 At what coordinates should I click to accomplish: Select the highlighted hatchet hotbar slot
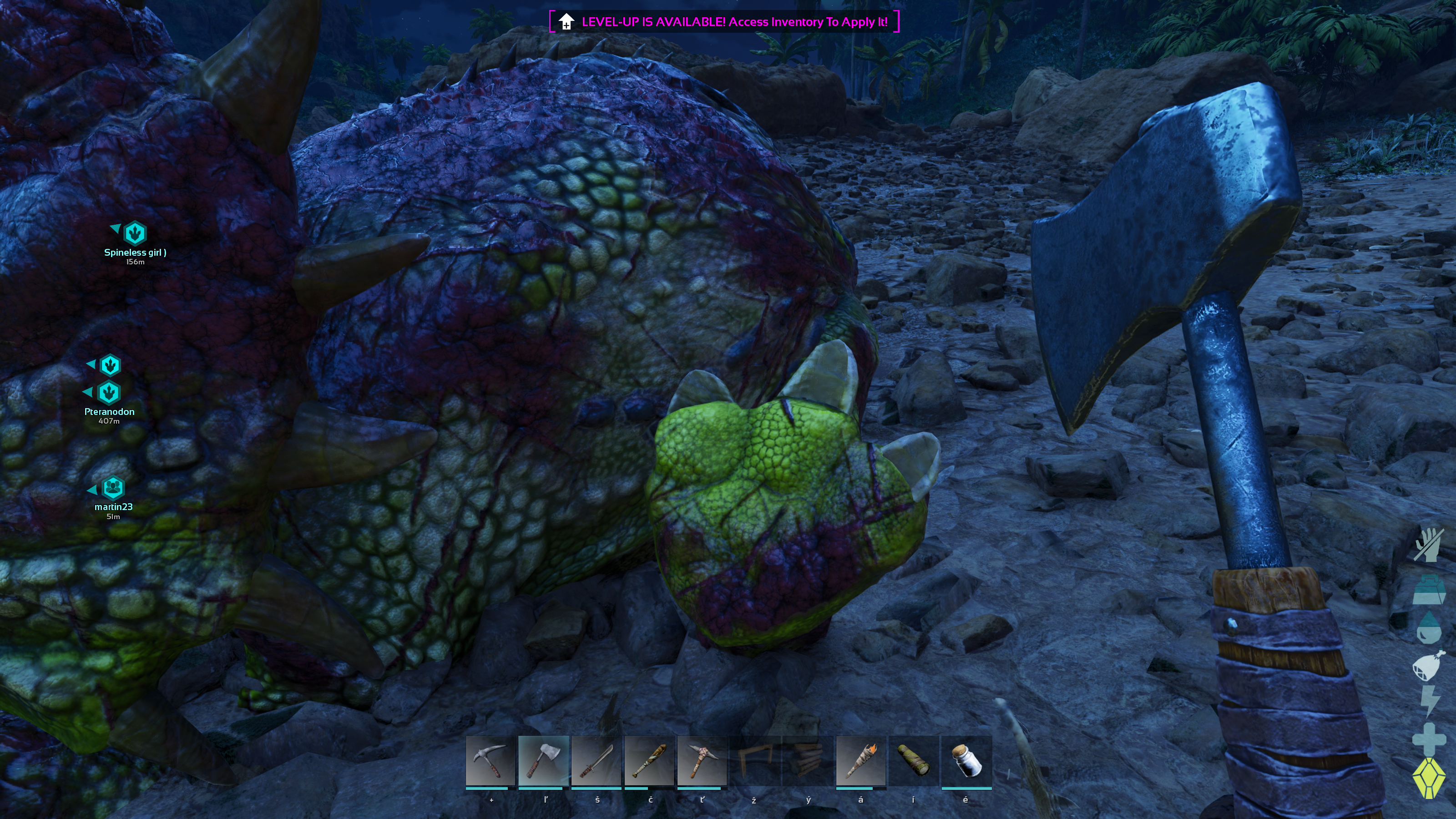[543, 761]
